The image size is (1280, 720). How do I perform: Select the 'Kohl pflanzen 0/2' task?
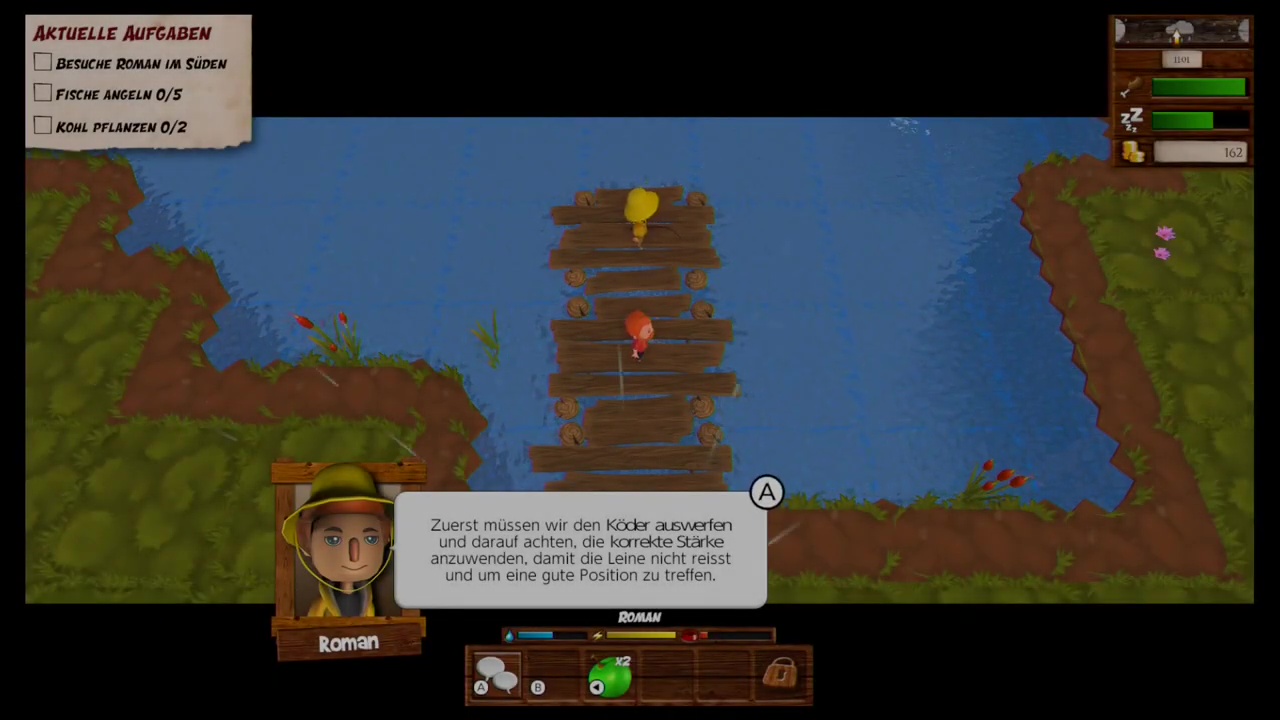(121, 127)
